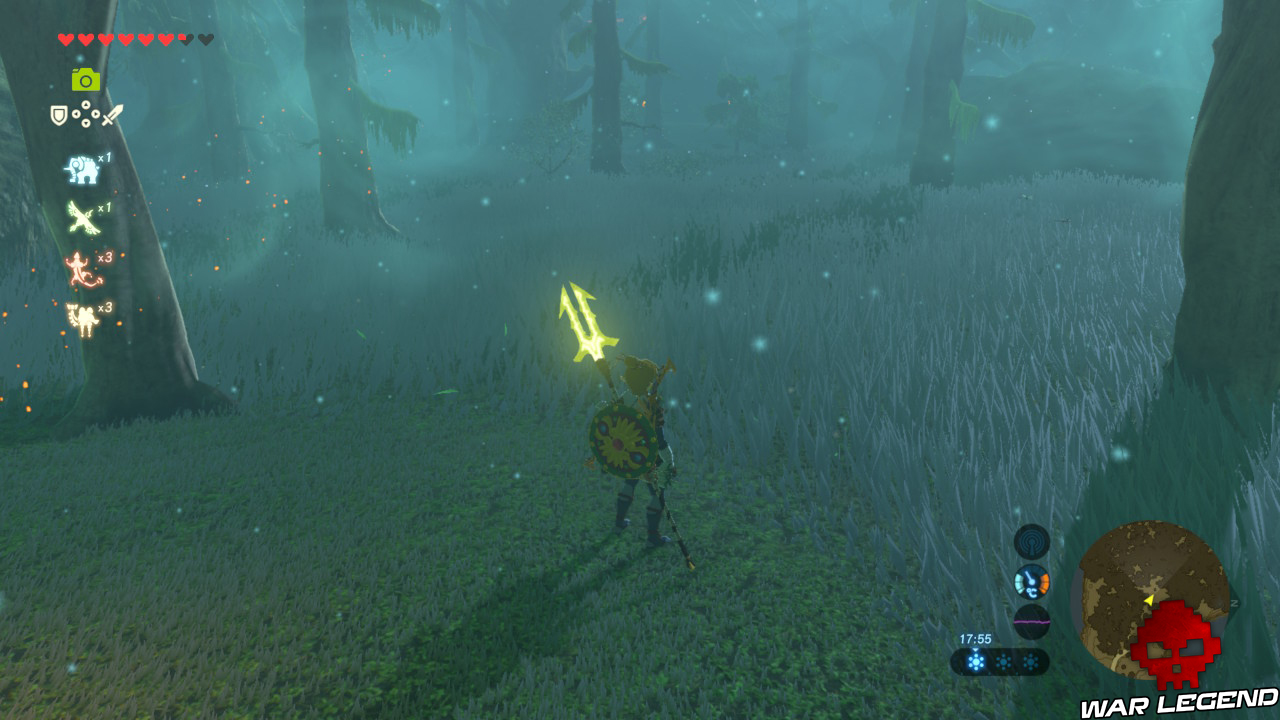1280x720 pixels.
Task: Select the Revali's Gale bird ability icon
Action: [x=82, y=215]
